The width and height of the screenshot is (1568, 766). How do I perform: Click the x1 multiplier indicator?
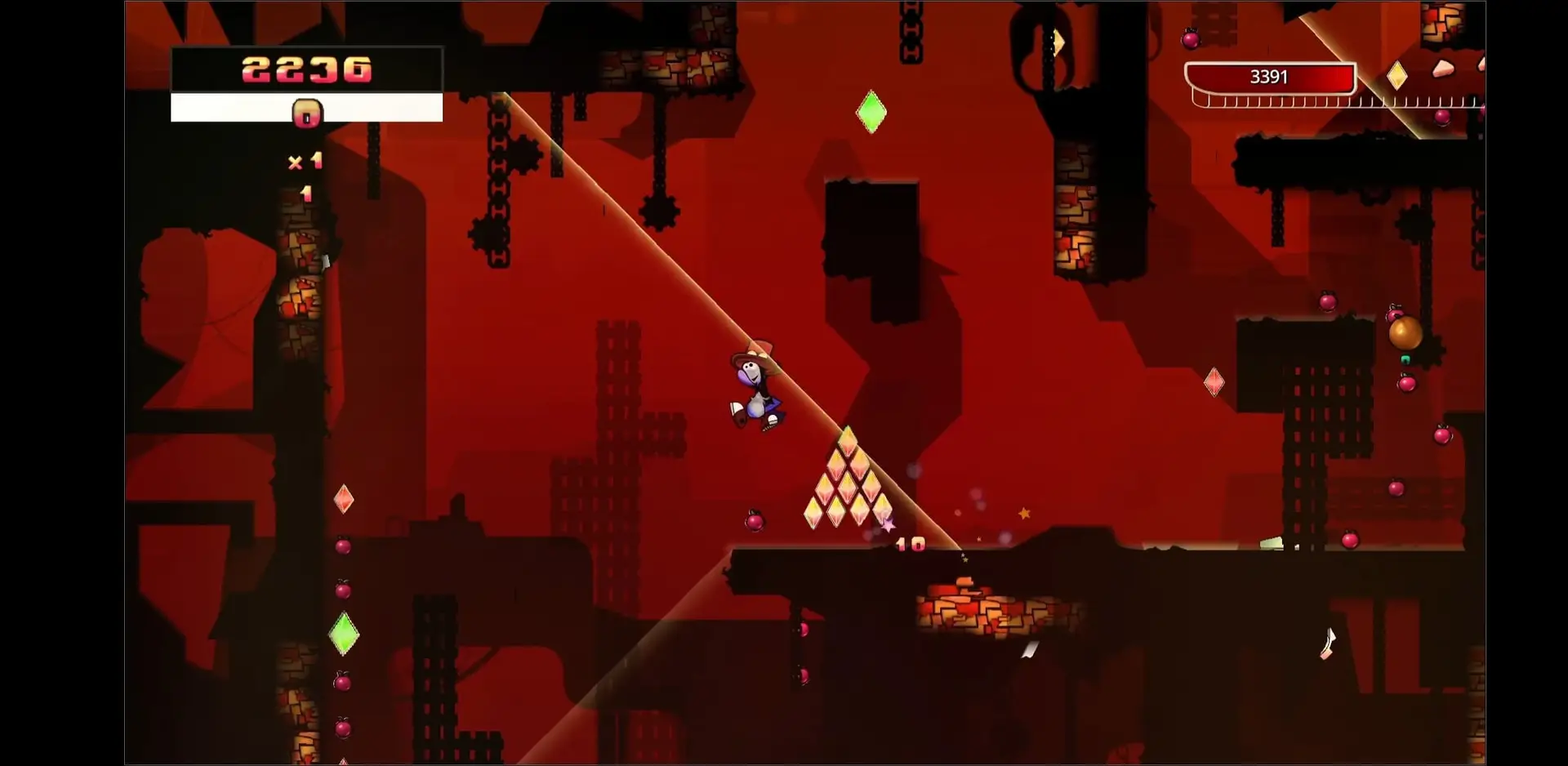pos(305,160)
